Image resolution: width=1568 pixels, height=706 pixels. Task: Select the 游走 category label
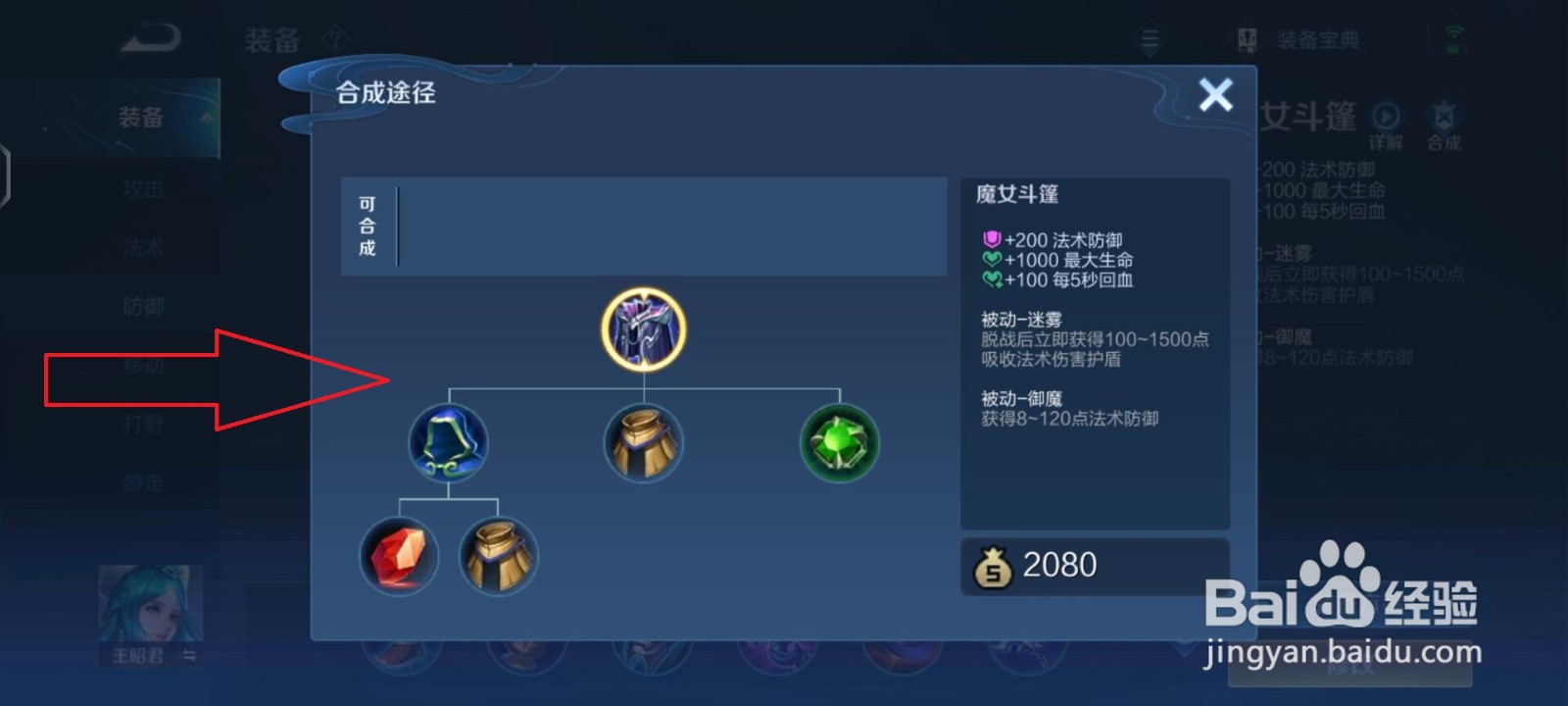click(x=142, y=482)
